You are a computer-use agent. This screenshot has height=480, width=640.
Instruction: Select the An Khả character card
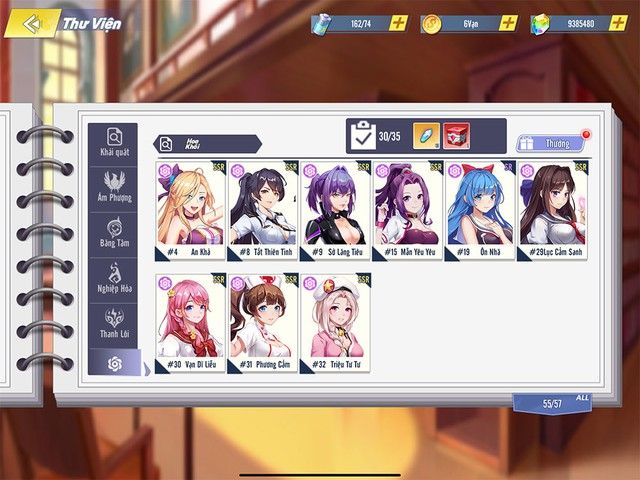(190, 211)
